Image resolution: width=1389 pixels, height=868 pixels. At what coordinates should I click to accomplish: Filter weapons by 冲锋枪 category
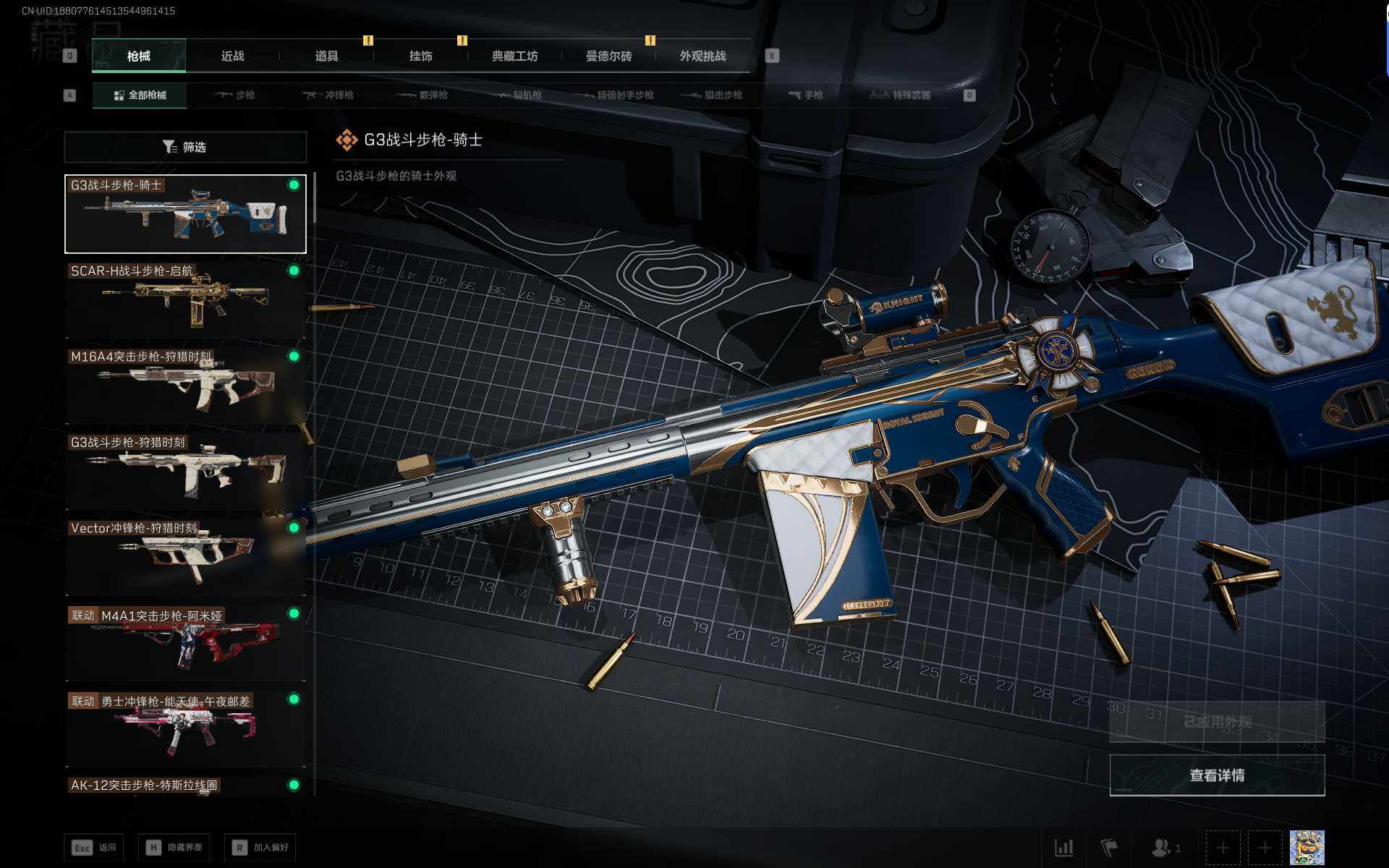click(329, 95)
